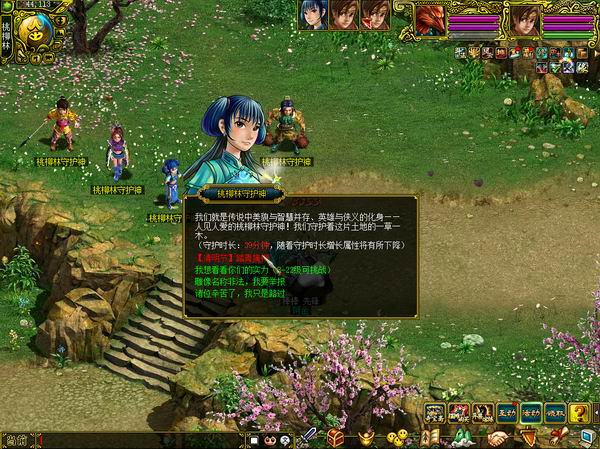Open the treasure chest inventory icon
This screenshot has height=449, width=600.
336,438
